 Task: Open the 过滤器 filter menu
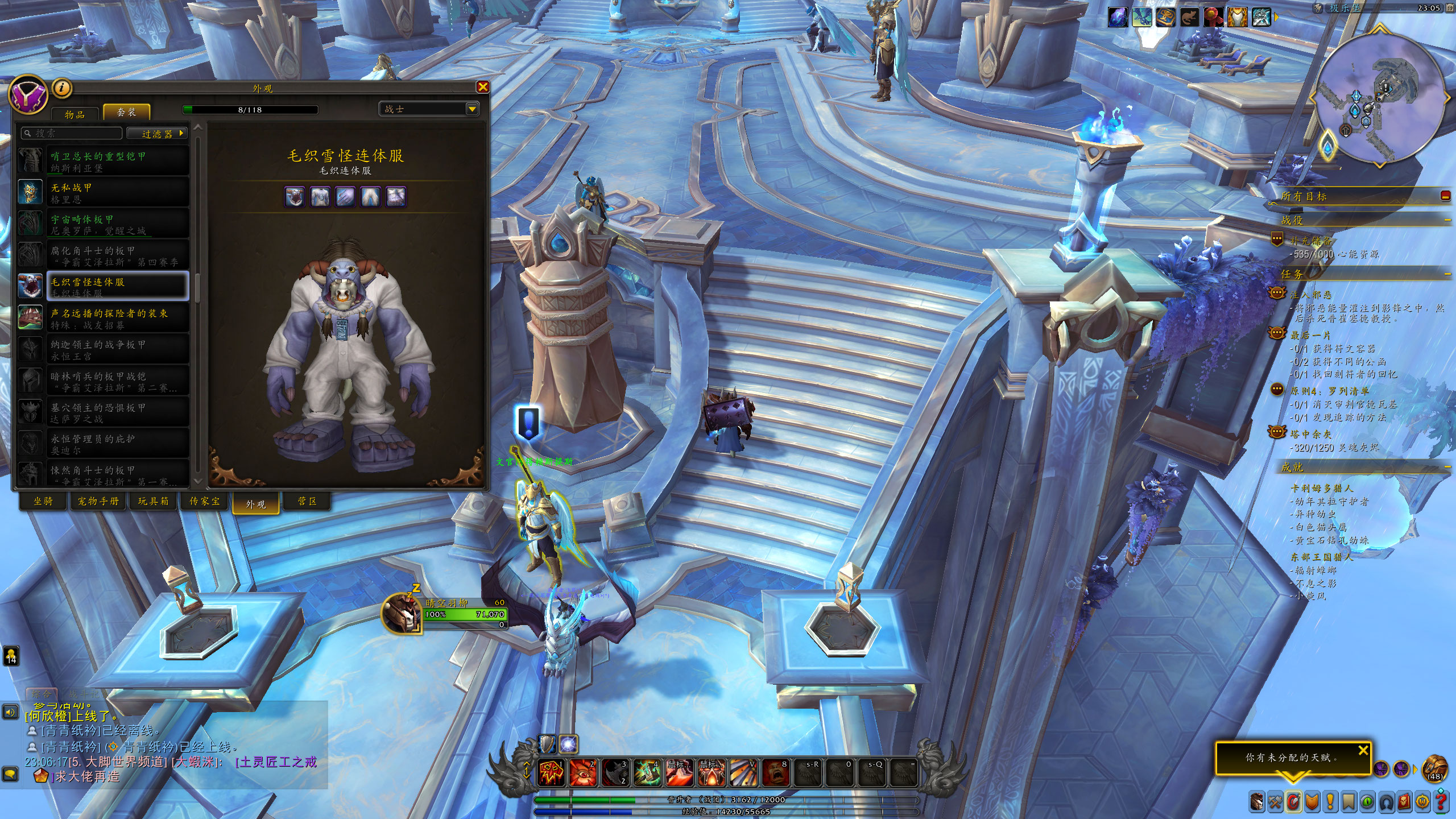[x=157, y=134]
